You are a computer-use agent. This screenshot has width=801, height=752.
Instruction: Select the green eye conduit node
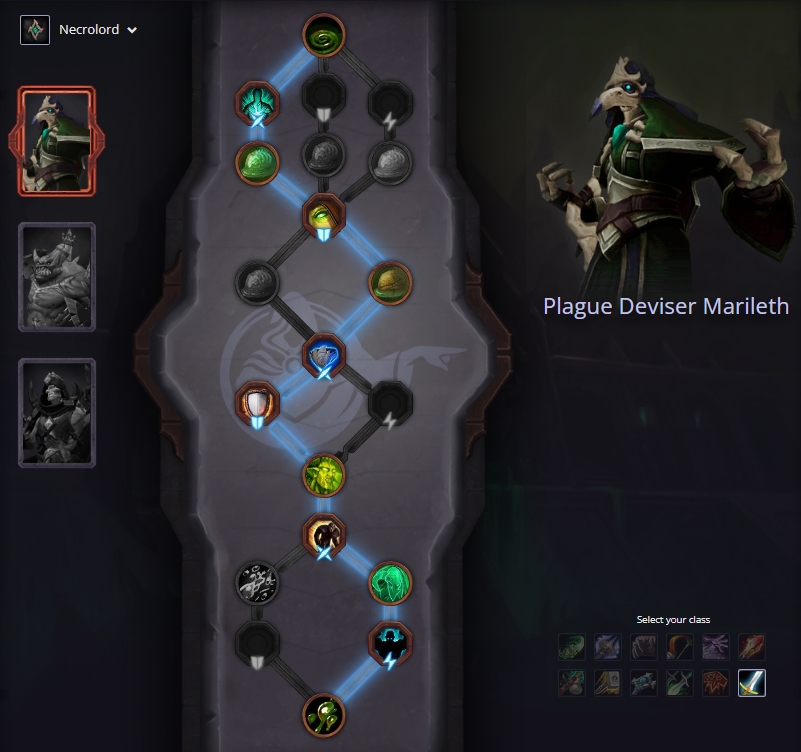click(x=324, y=214)
